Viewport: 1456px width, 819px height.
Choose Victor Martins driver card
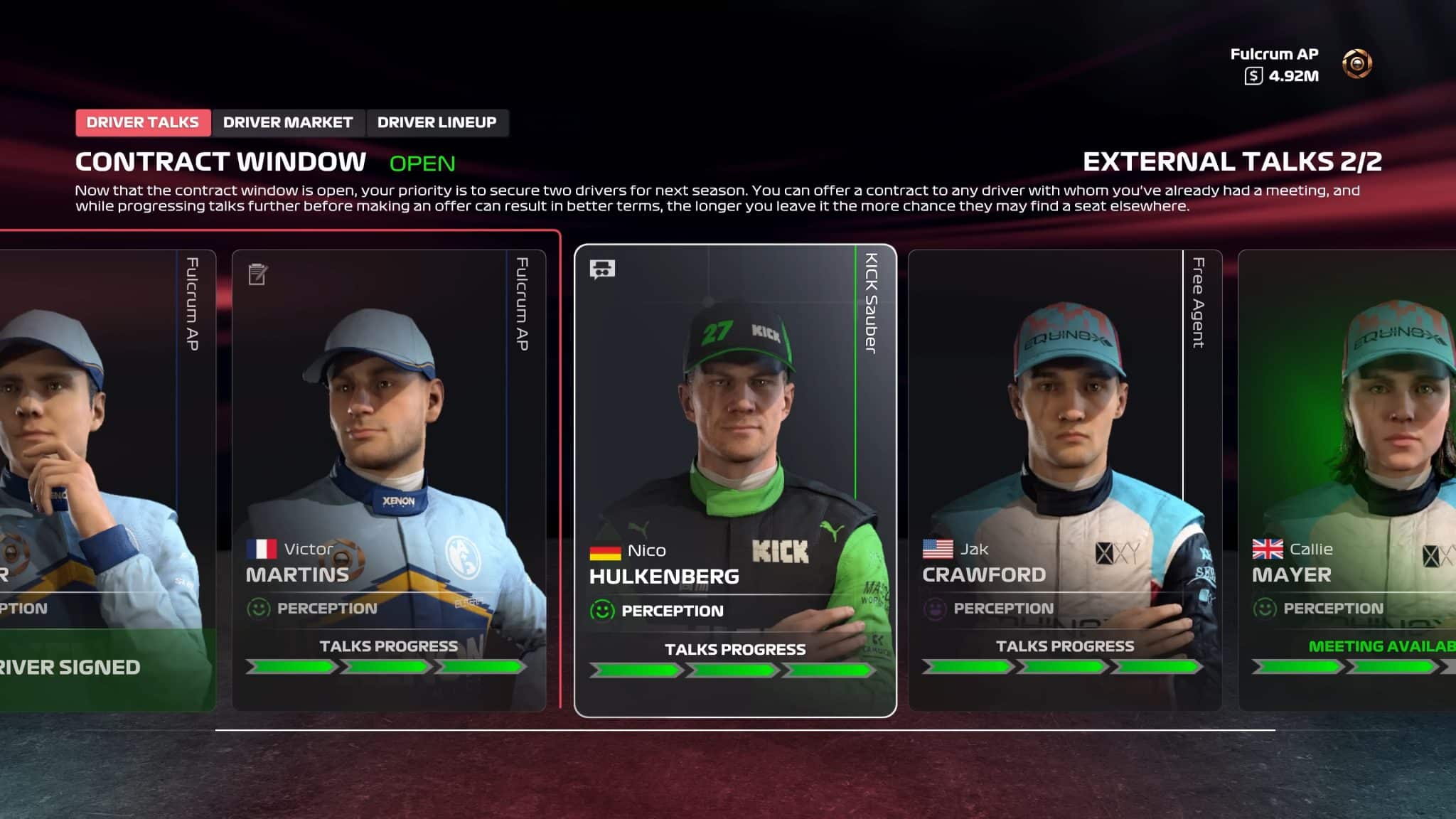(388, 480)
